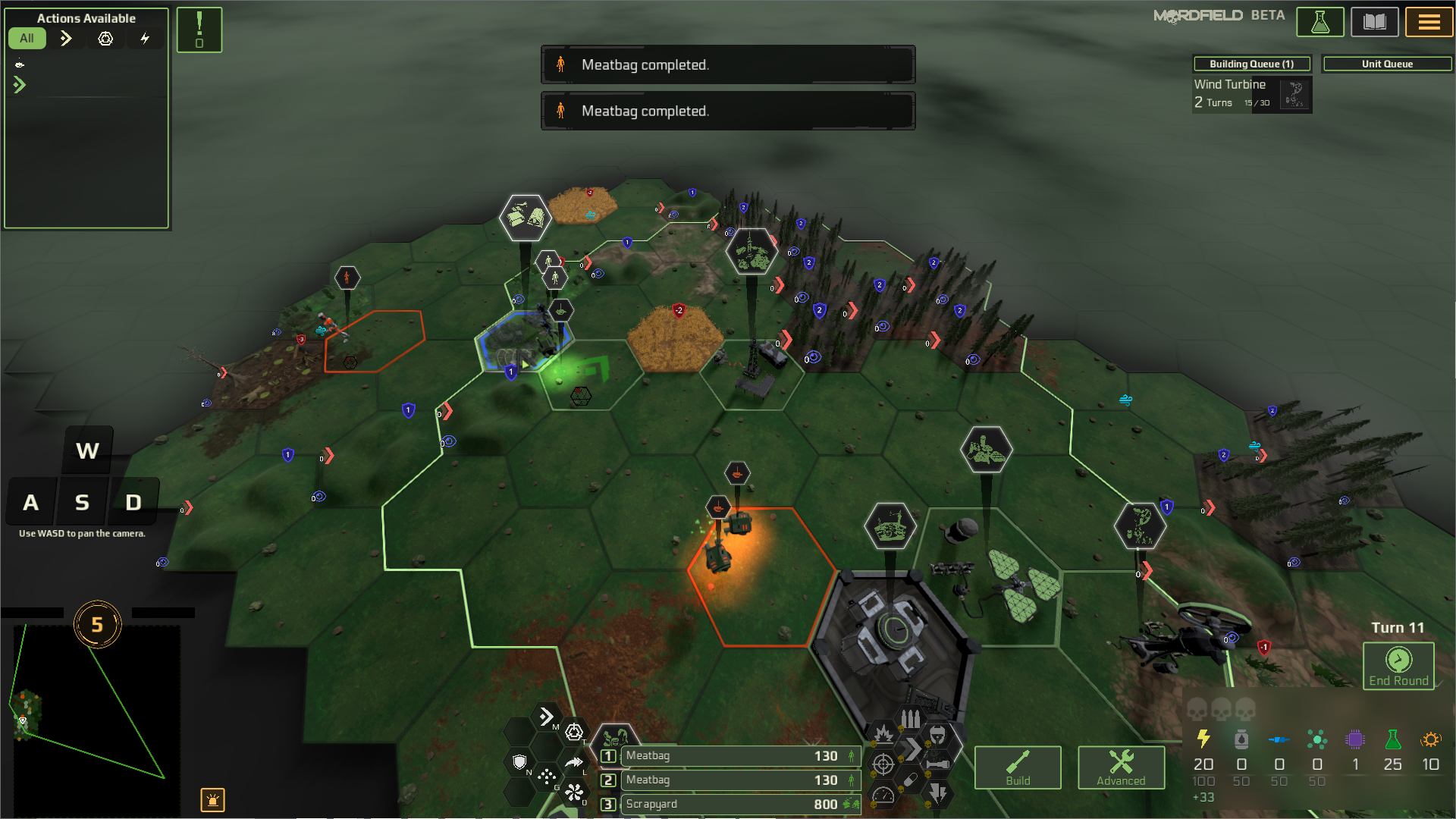Filter actions by lightning bolt icon
The height and width of the screenshot is (819, 1456).
[144, 38]
